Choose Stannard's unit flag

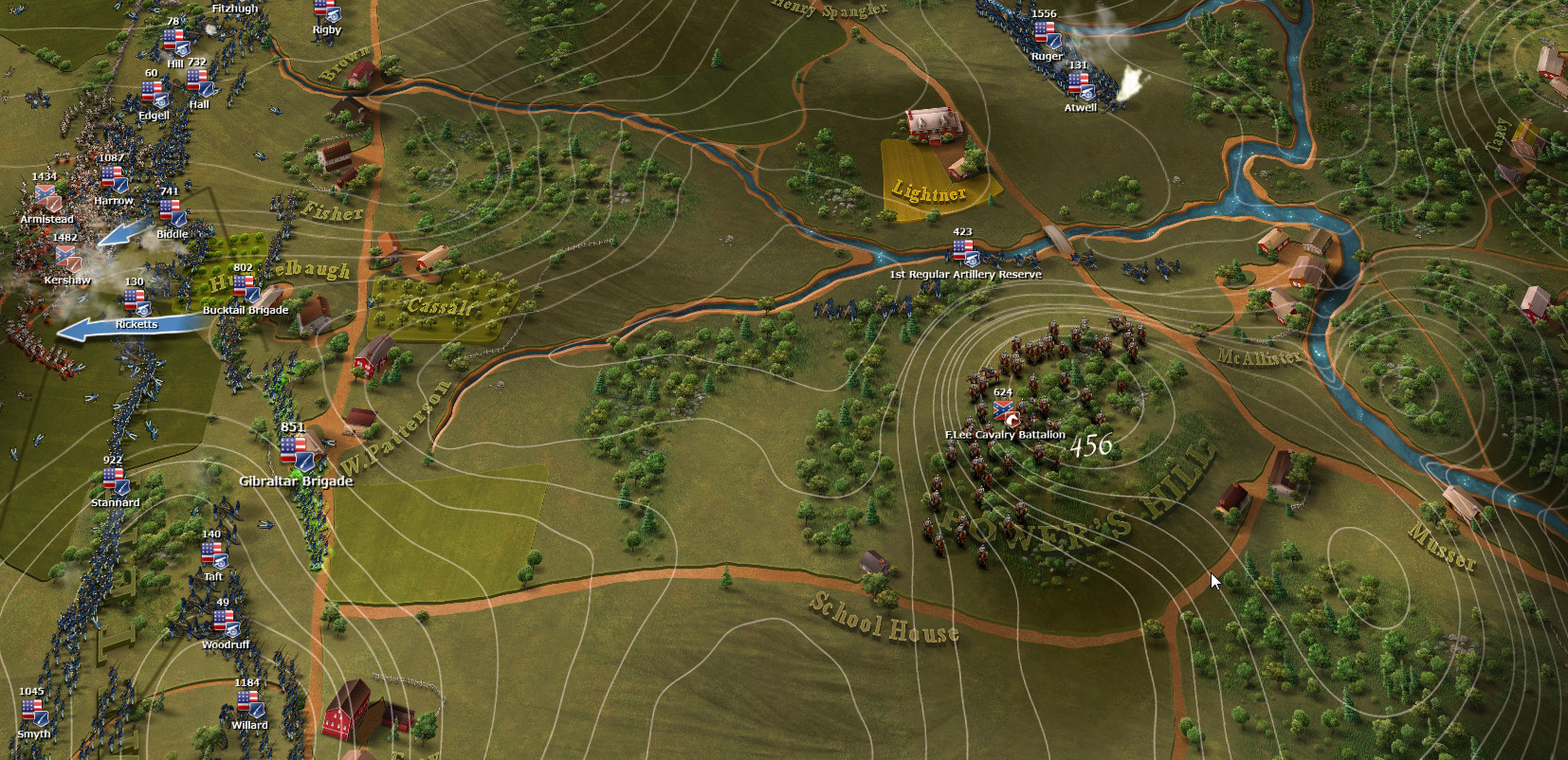pos(116,480)
